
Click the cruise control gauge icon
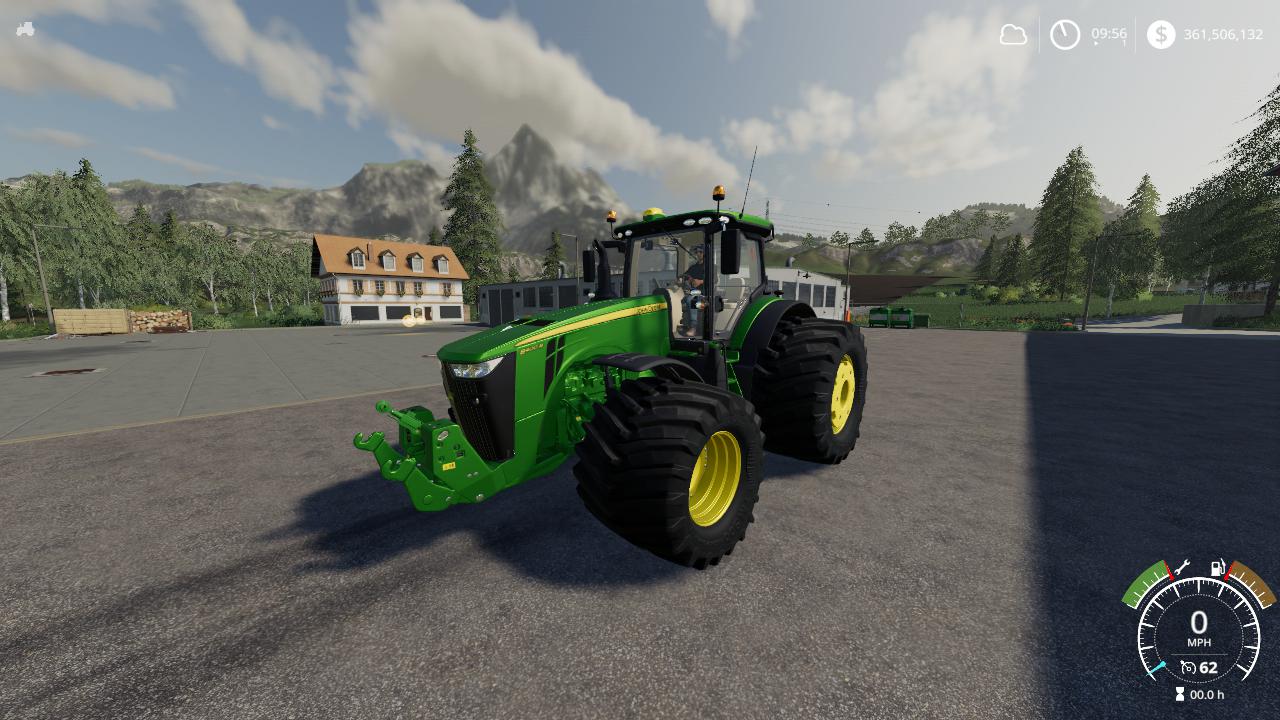coord(1188,666)
